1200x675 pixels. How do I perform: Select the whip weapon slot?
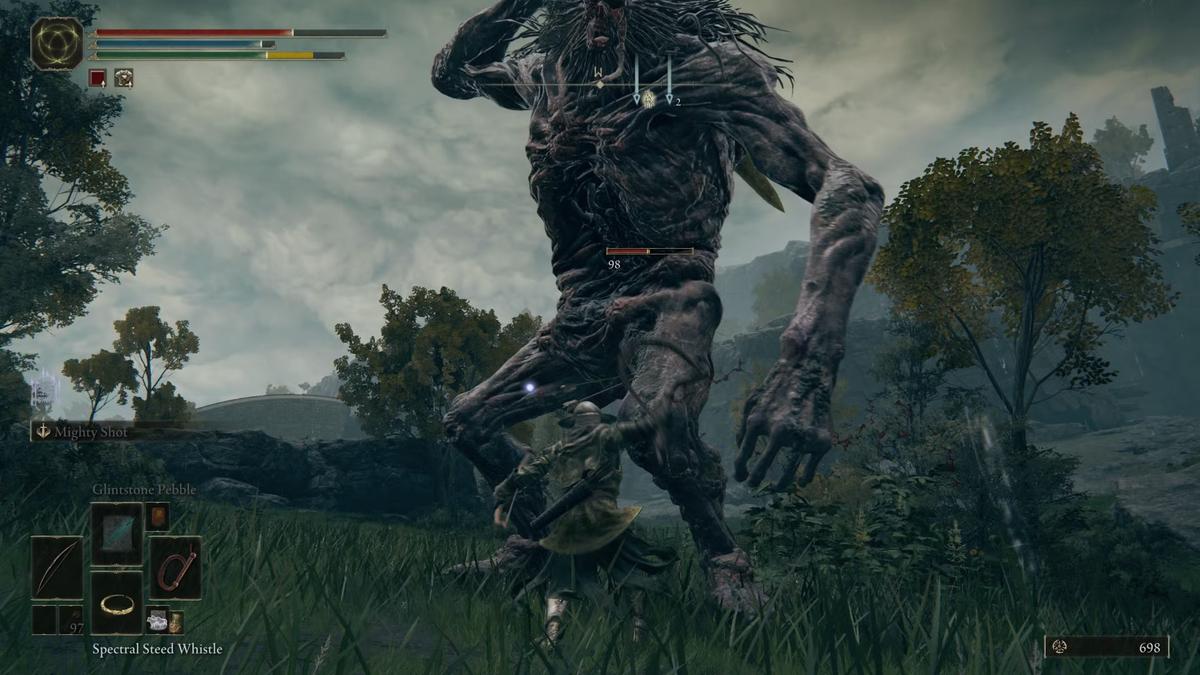(x=176, y=567)
